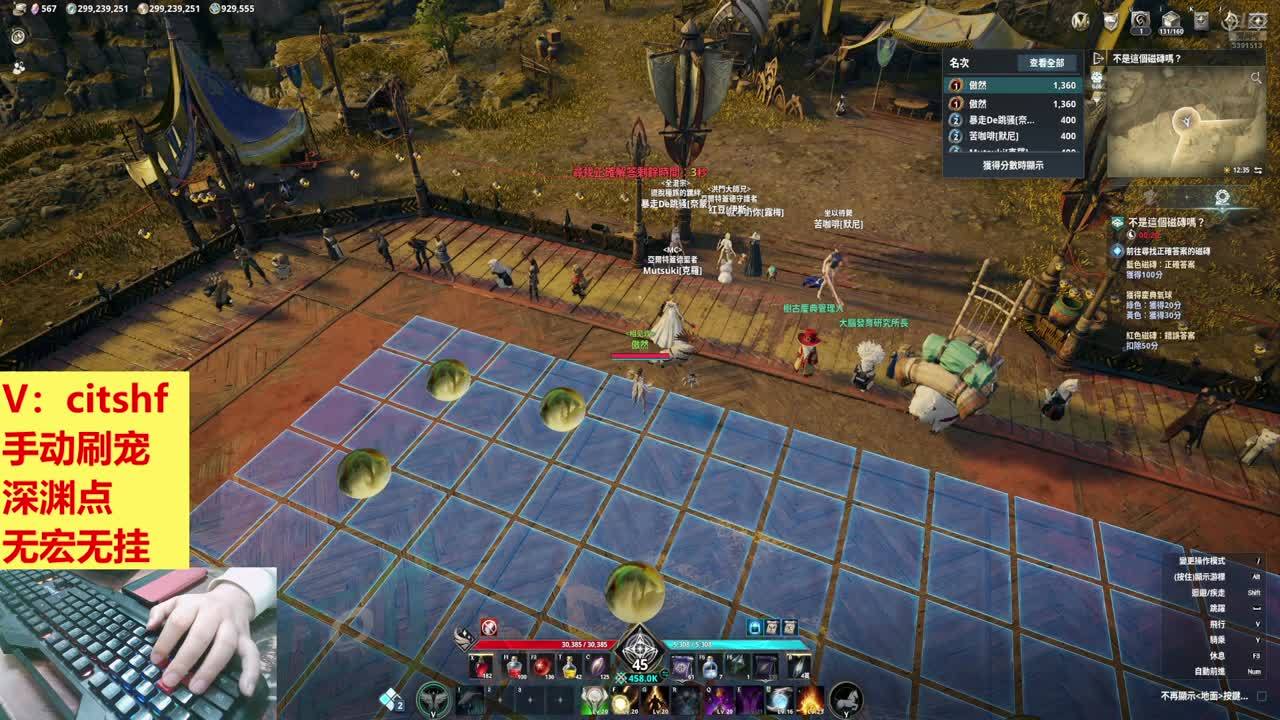Click the round compass icon below the currency bar
Image resolution: width=1280 pixels, height=720 pixels.
(x=18, y=36)
